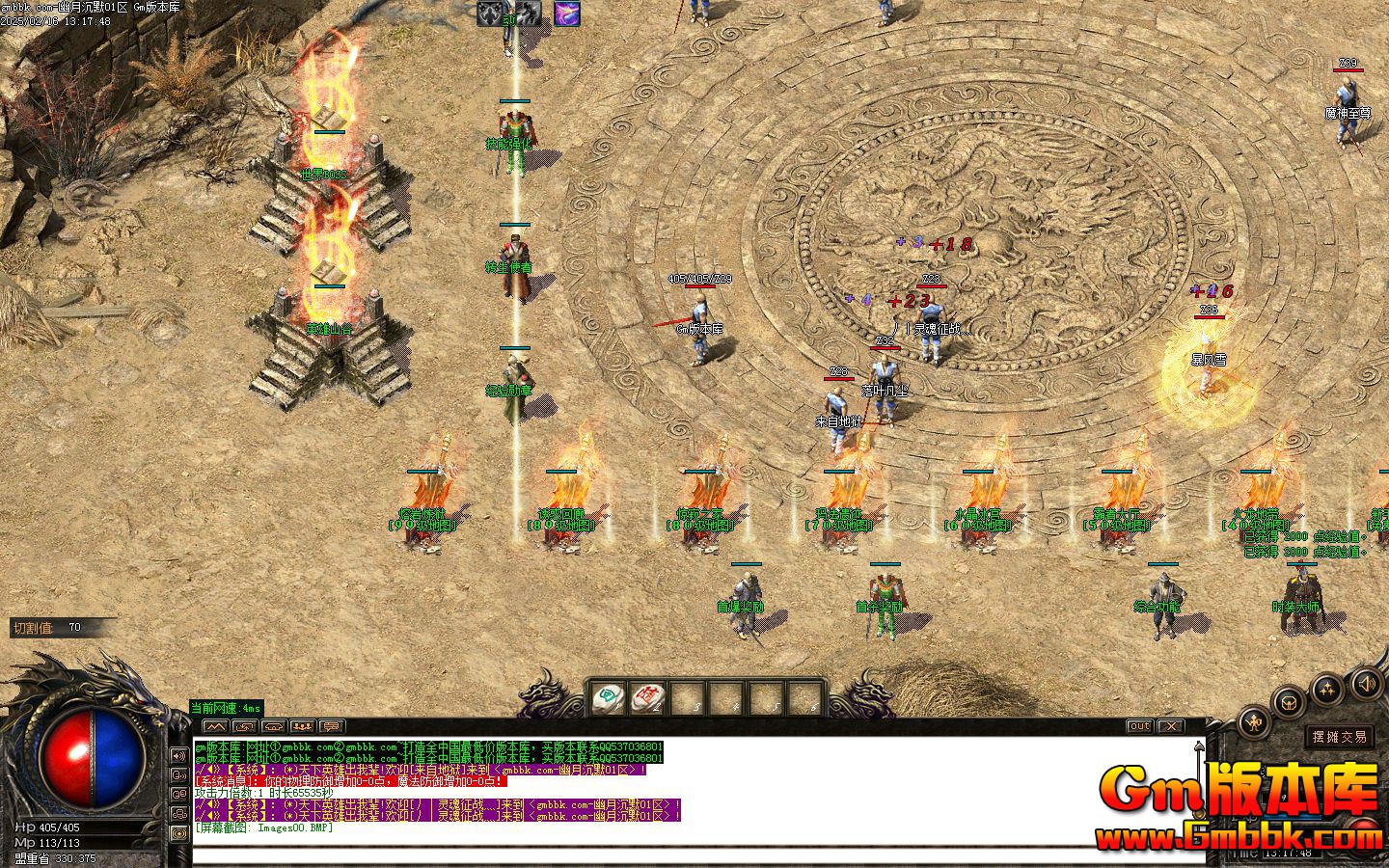Toggle the speaker icon left of the chat window

pyautogui.click(x=178, y=755)
